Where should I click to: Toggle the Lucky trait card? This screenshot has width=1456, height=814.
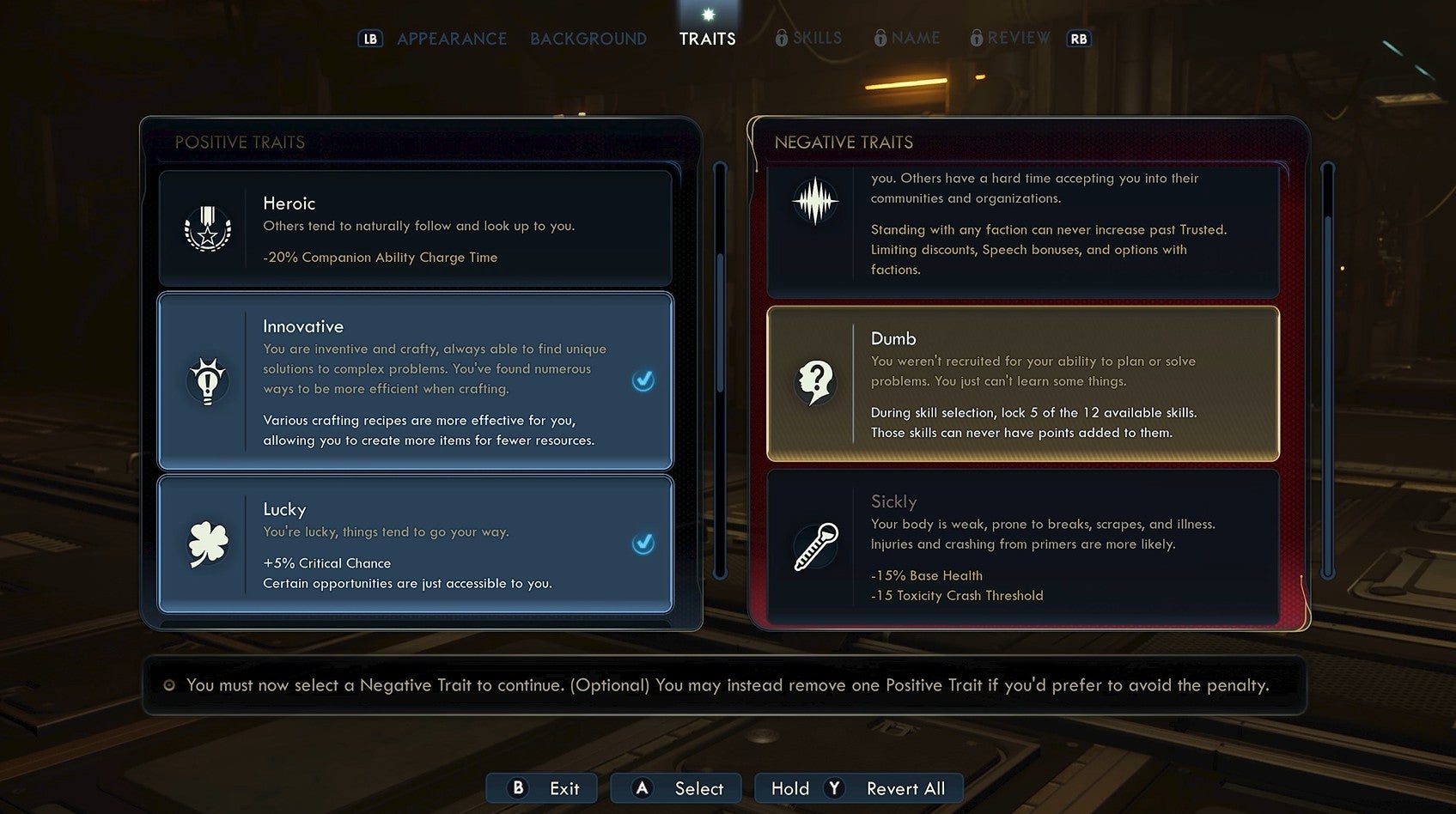pyautogui.click(x=415, y=544)
